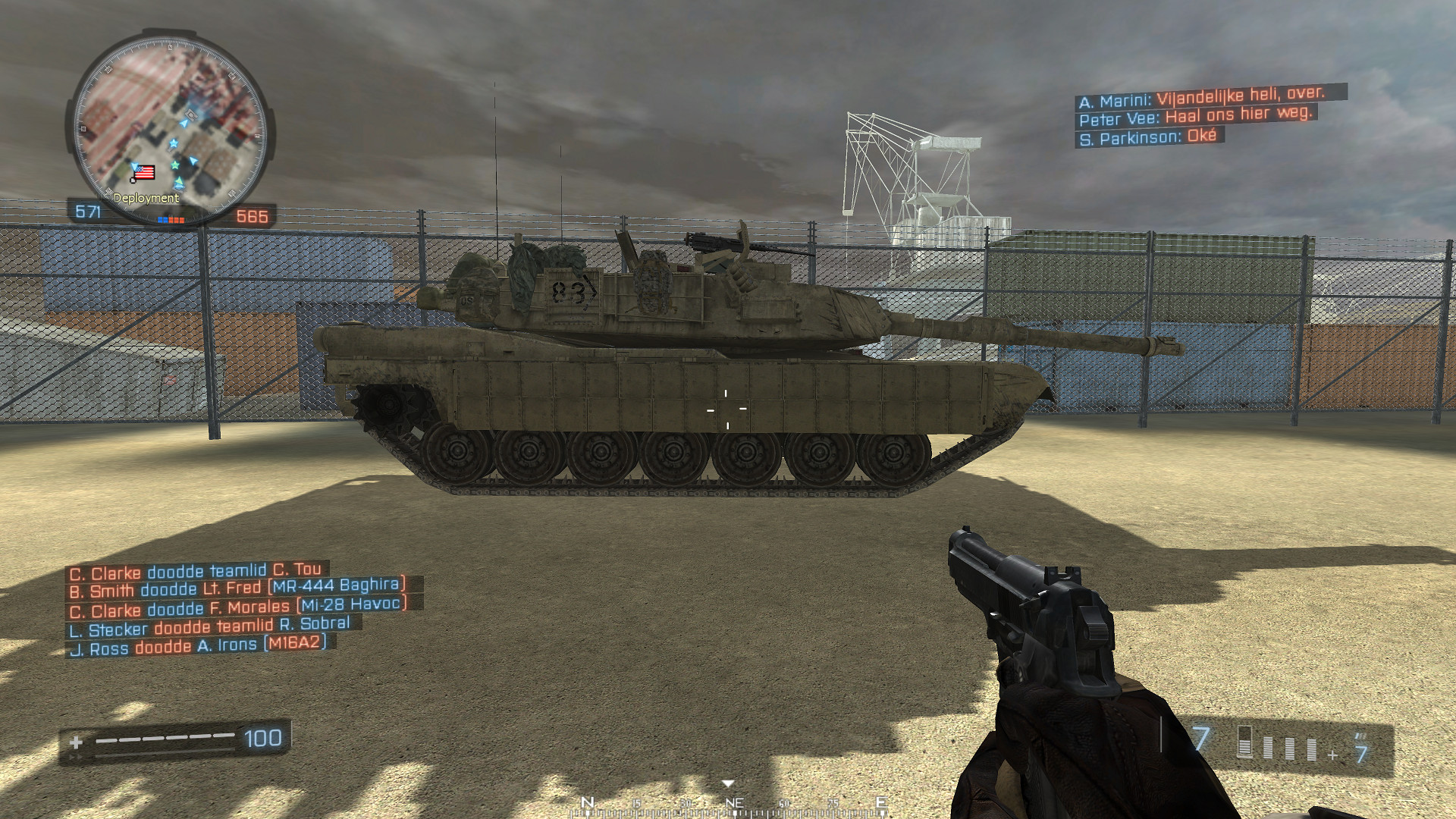Select the pistol magazine icon in the ammo display

pyautogui.click(x=1244, y=742)
